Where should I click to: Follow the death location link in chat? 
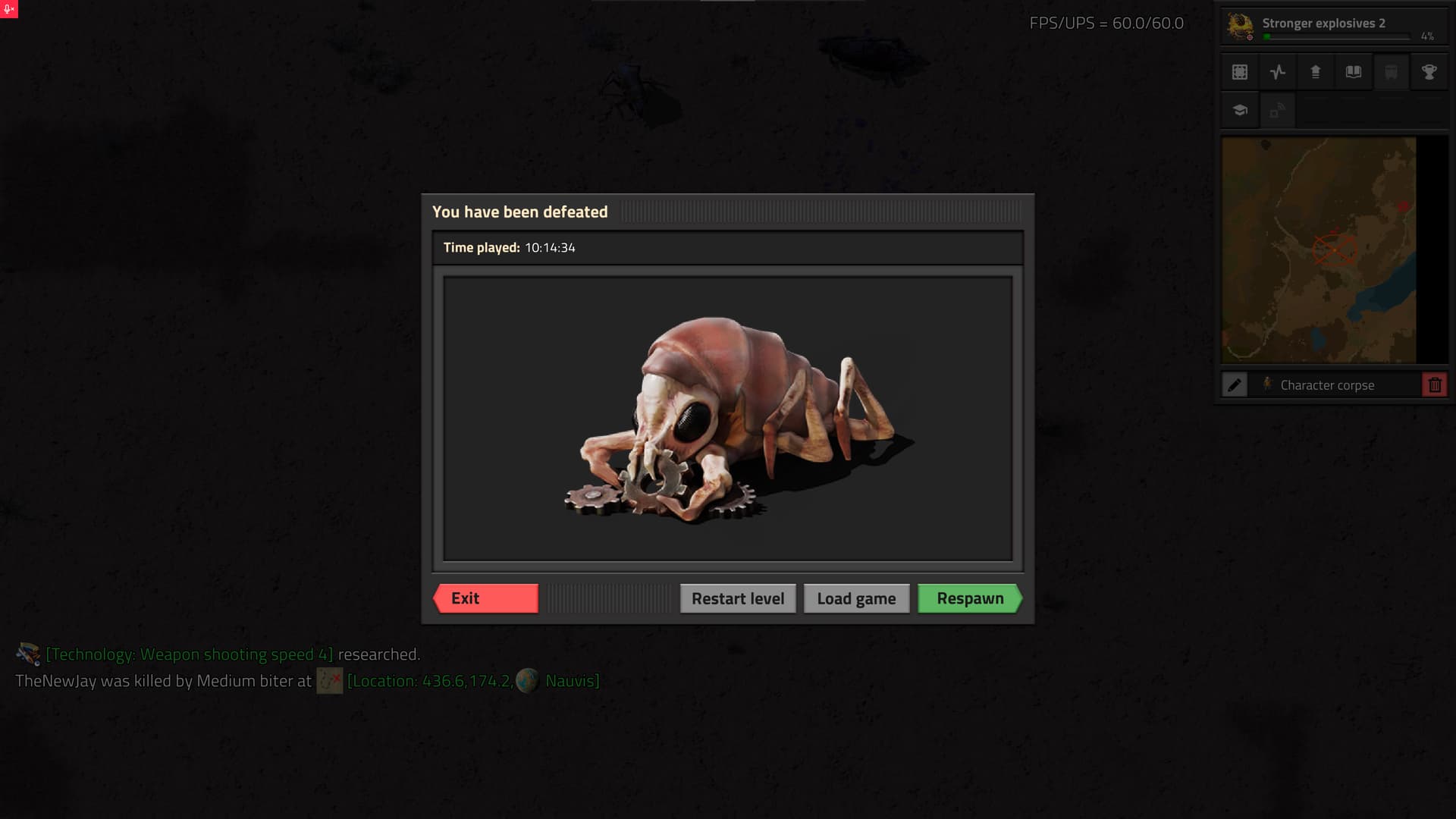pos(429,681)
